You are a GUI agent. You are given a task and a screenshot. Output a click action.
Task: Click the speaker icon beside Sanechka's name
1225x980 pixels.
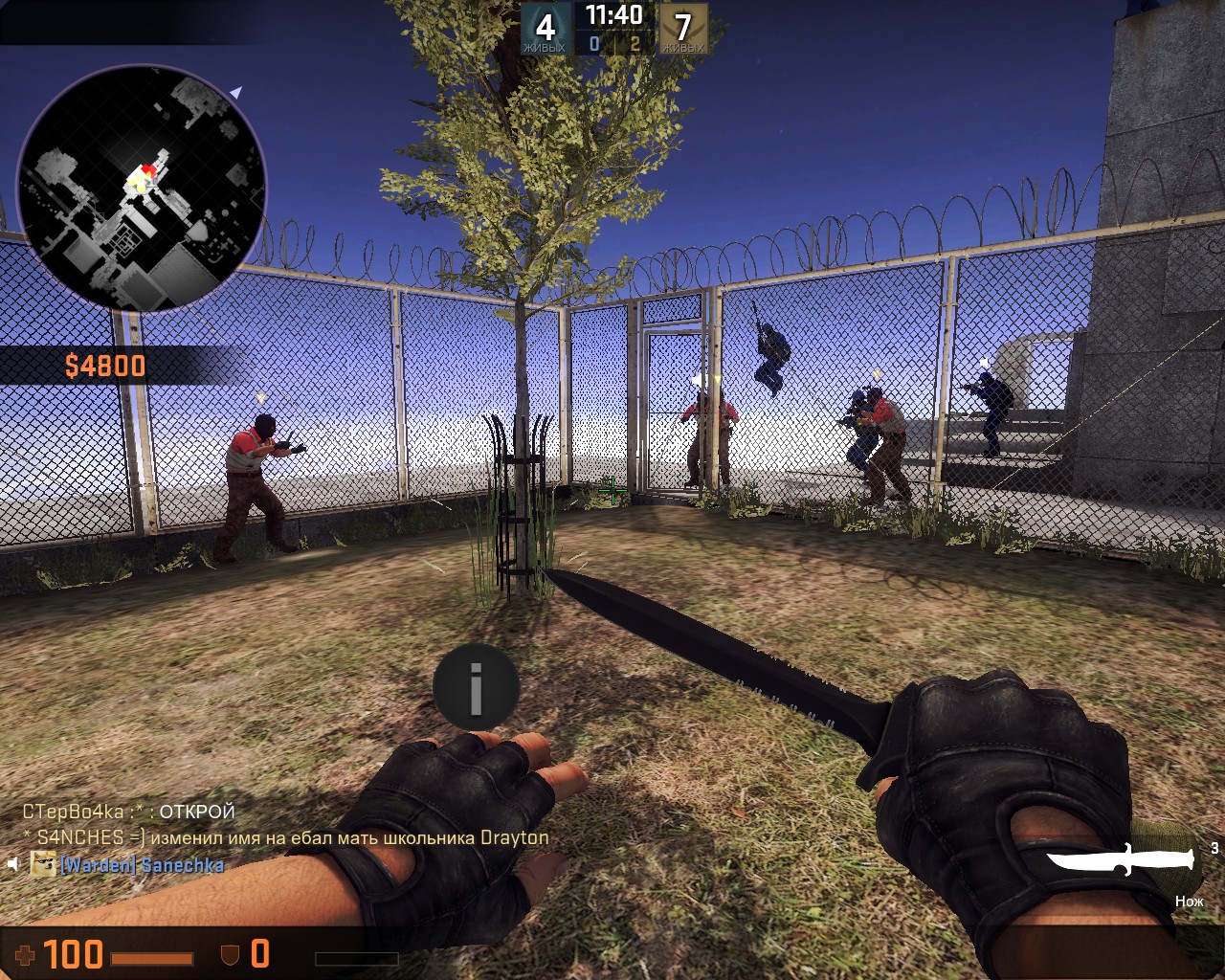pos(13,865)
